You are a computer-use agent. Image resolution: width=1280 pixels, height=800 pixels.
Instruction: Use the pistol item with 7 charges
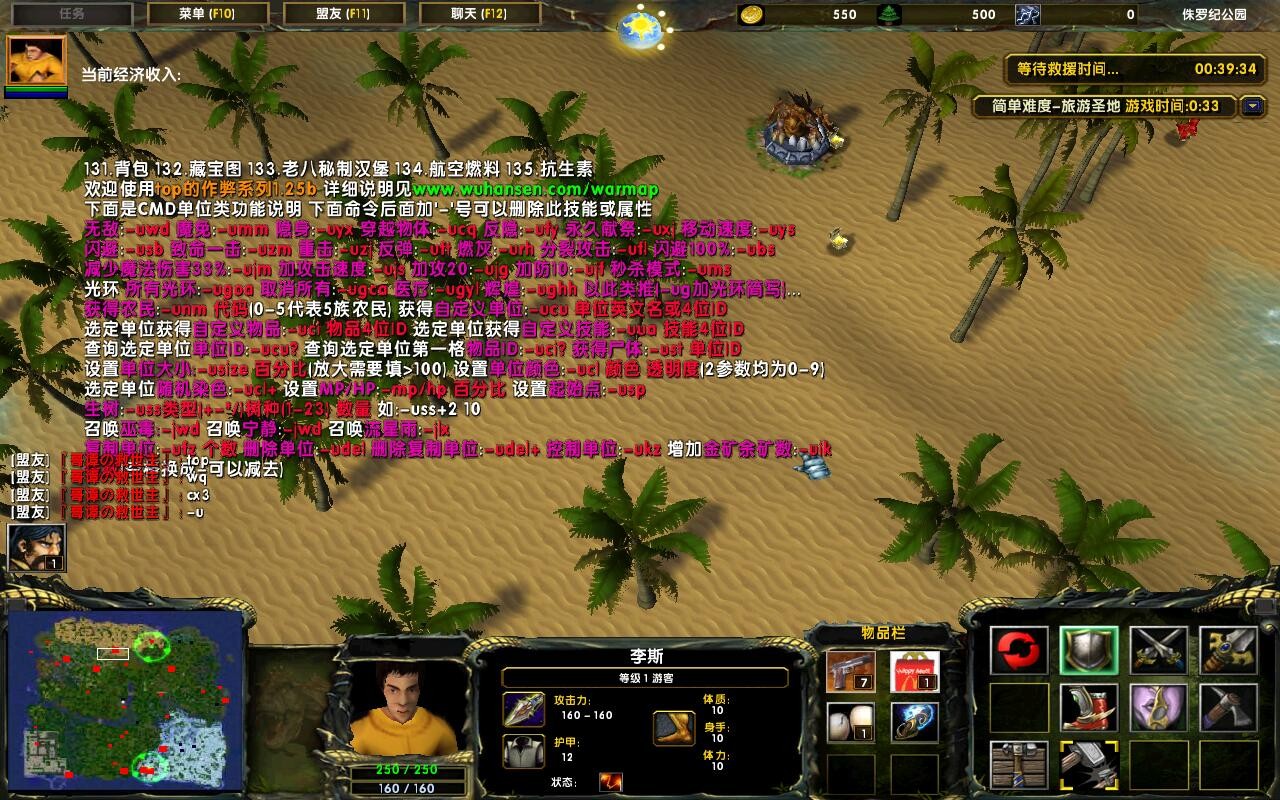(x=849, y=672)
